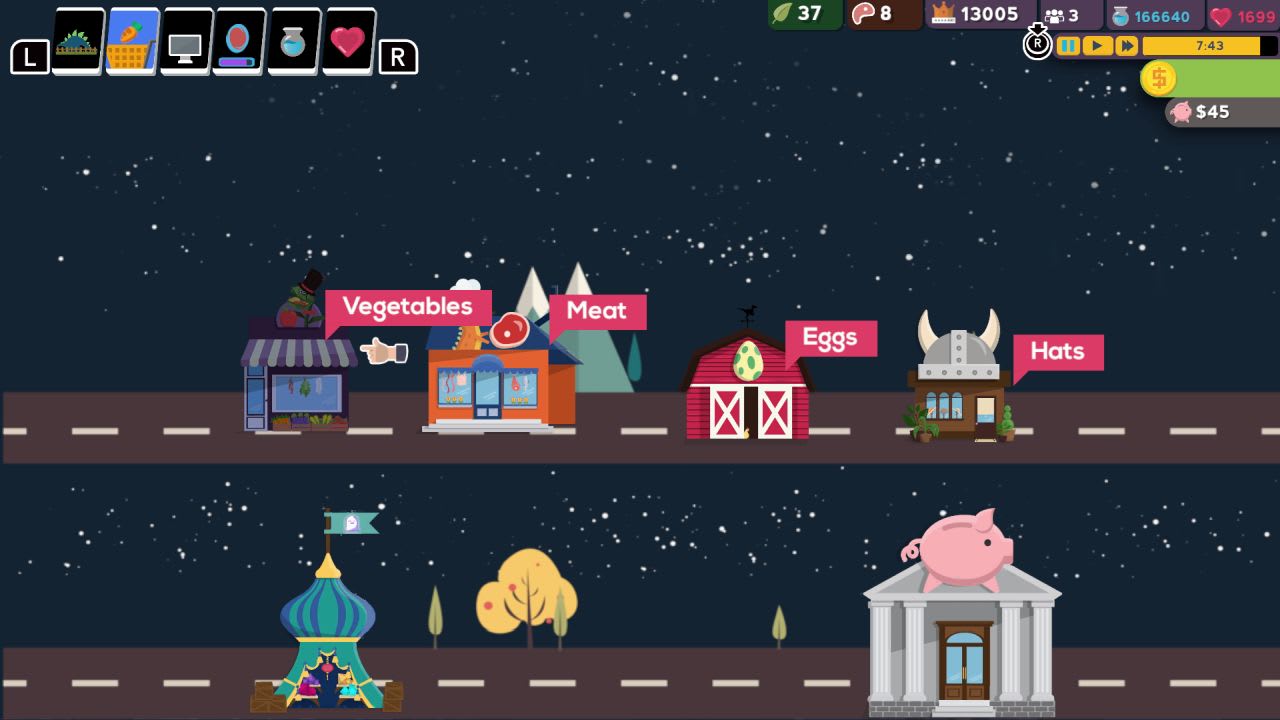Open the dinosaur garden card
Image resolution: width=1280 pixels, height=720 pixels.
point(77,40)
